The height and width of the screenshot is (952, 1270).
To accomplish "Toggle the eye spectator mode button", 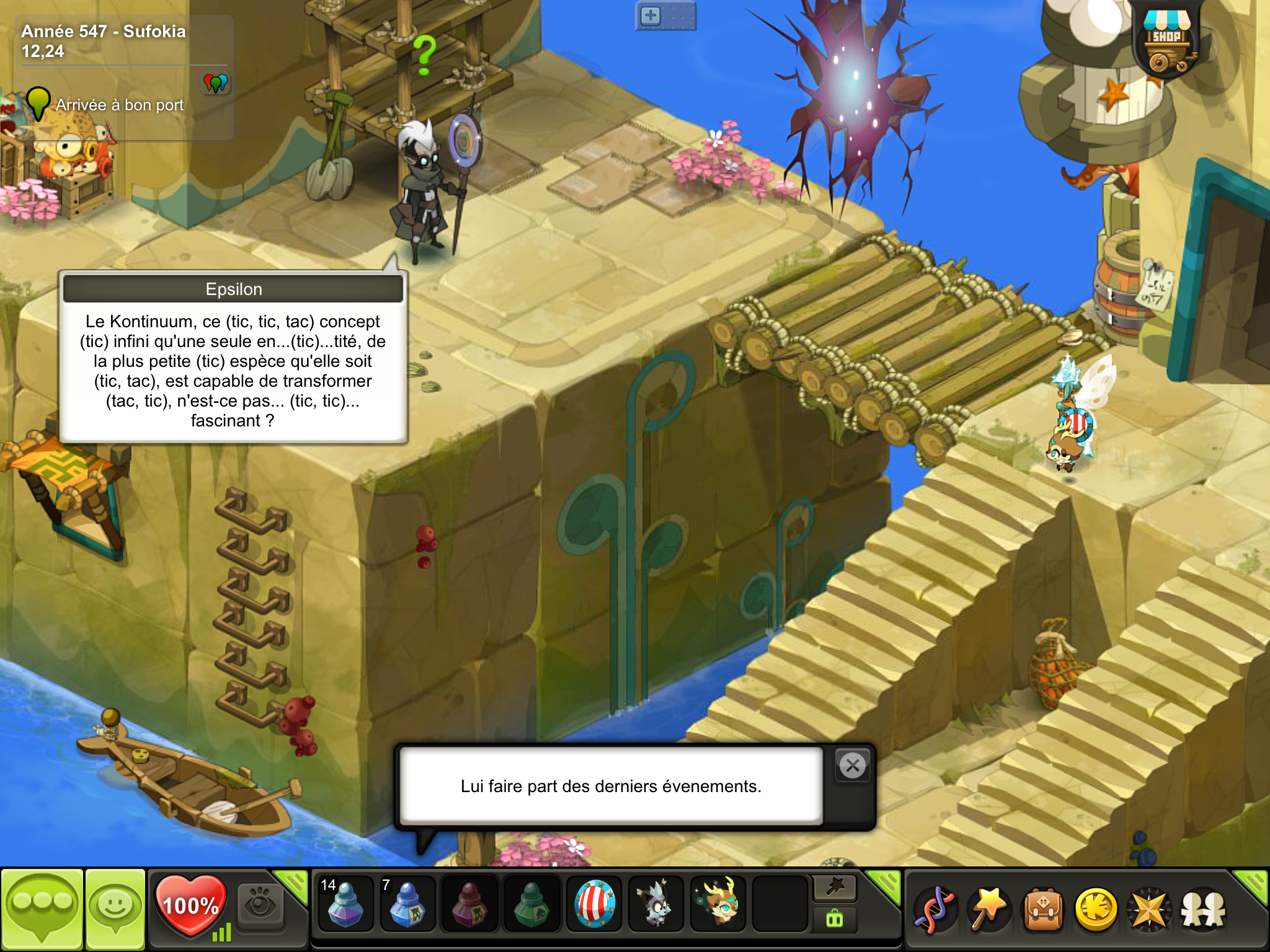I will (260, 905).
